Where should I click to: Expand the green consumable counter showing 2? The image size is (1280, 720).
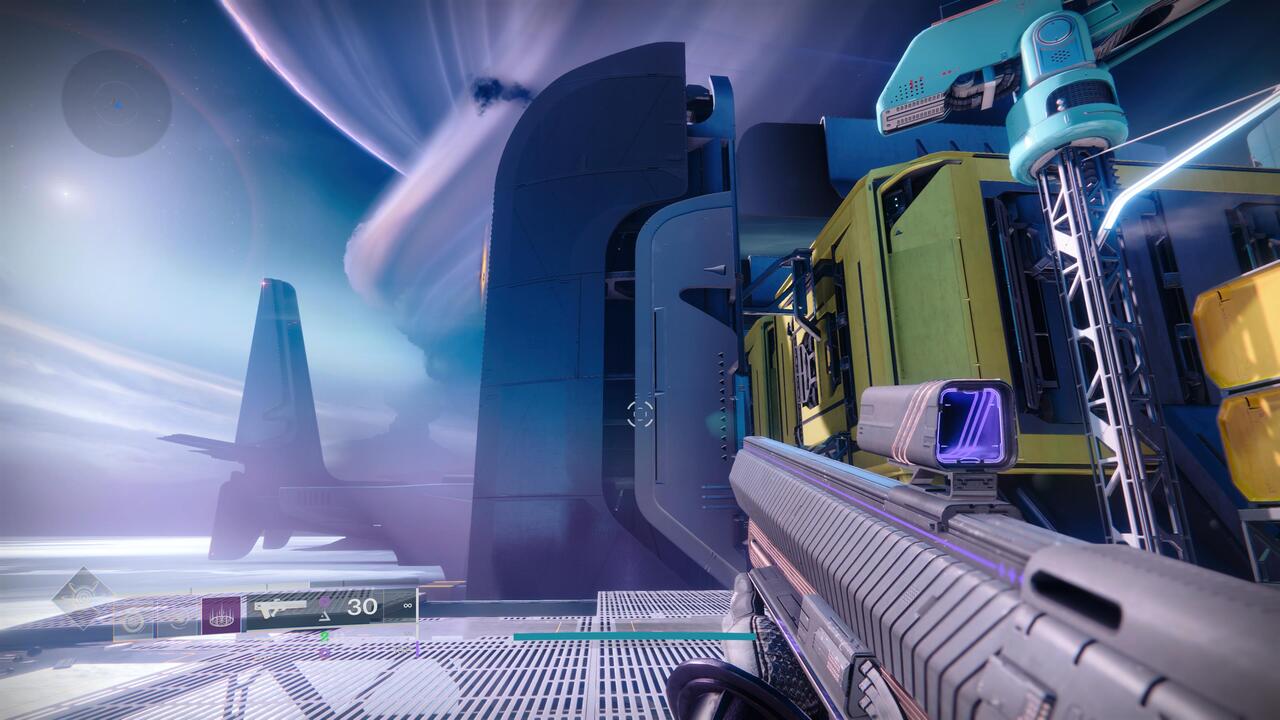325,637
